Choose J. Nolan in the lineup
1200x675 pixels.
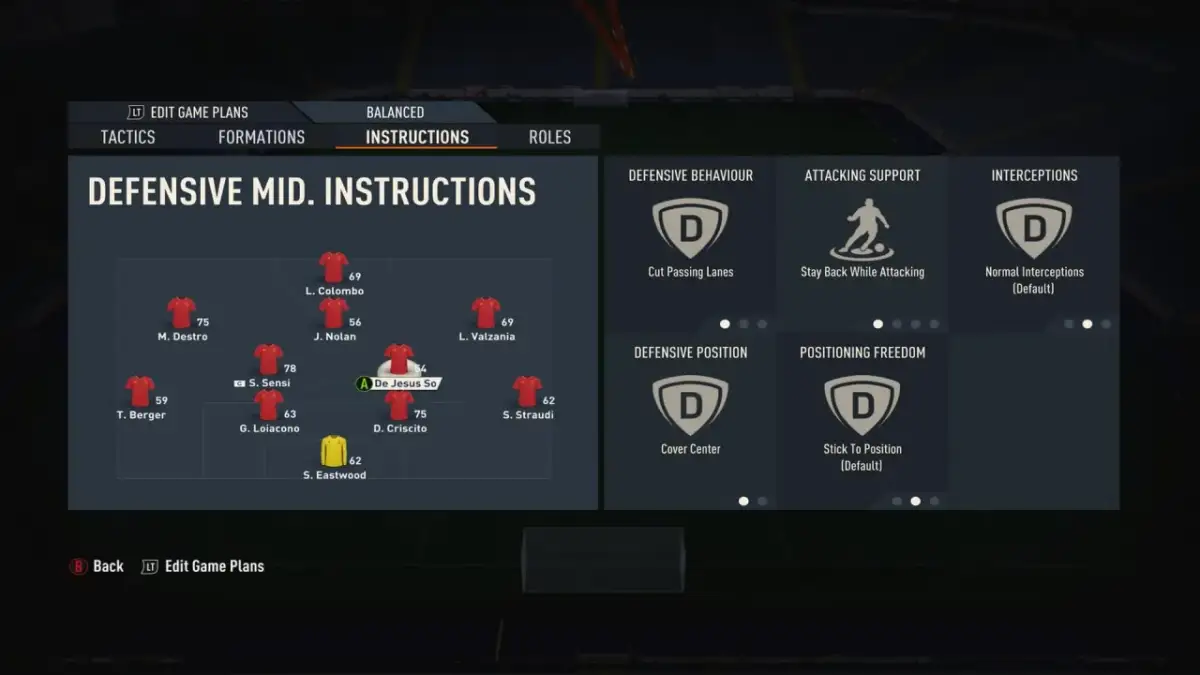(334, 313)
